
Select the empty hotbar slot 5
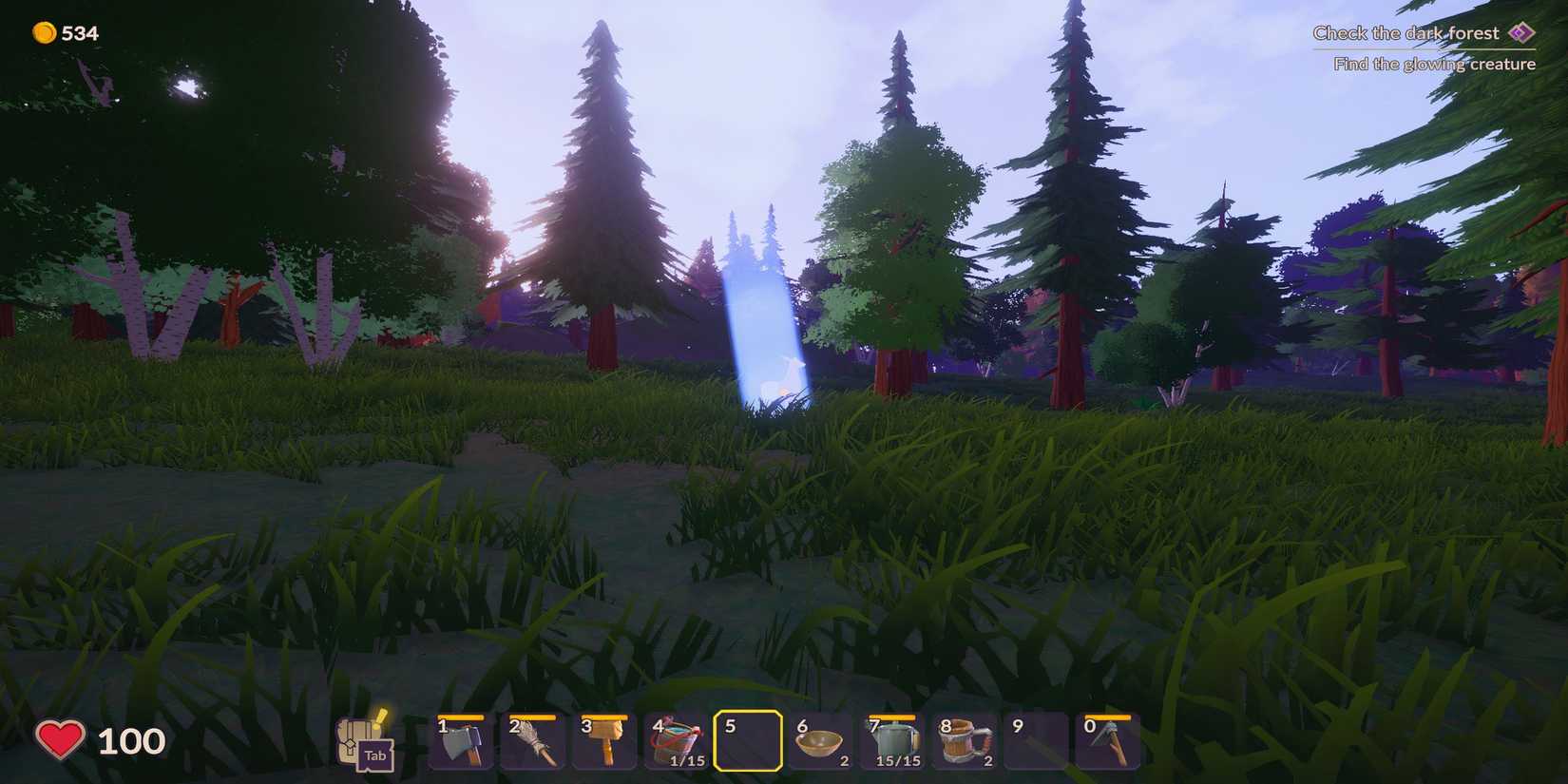click(x=748, y=741)
